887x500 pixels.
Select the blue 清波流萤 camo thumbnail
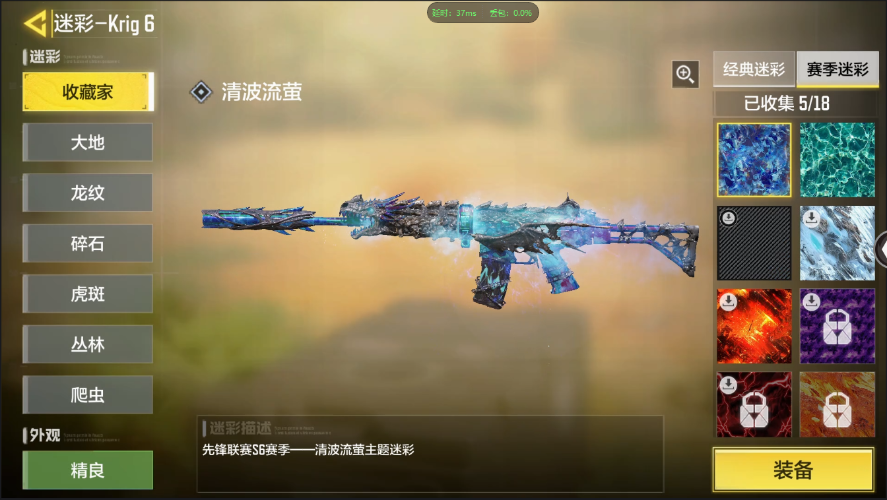pos(754,160)
